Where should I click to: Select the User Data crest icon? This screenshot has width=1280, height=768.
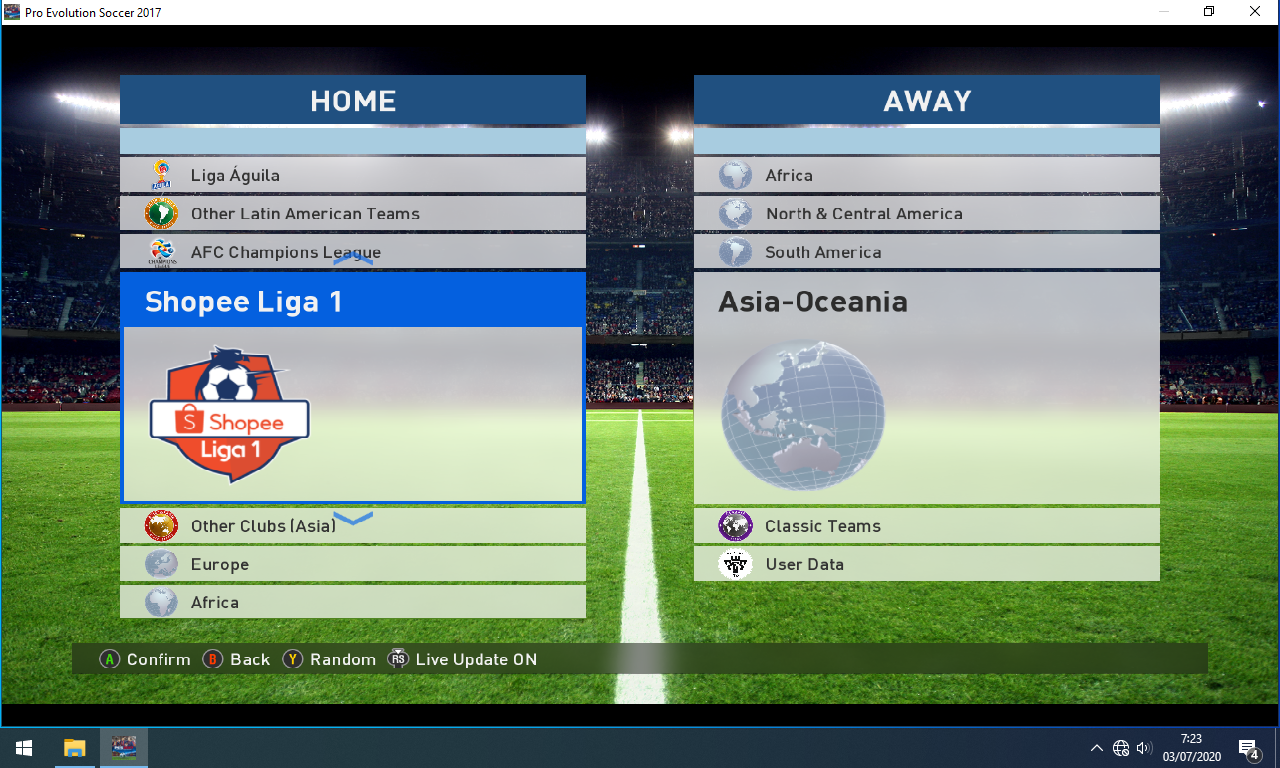pyautogui.click(x=736, y=563)
